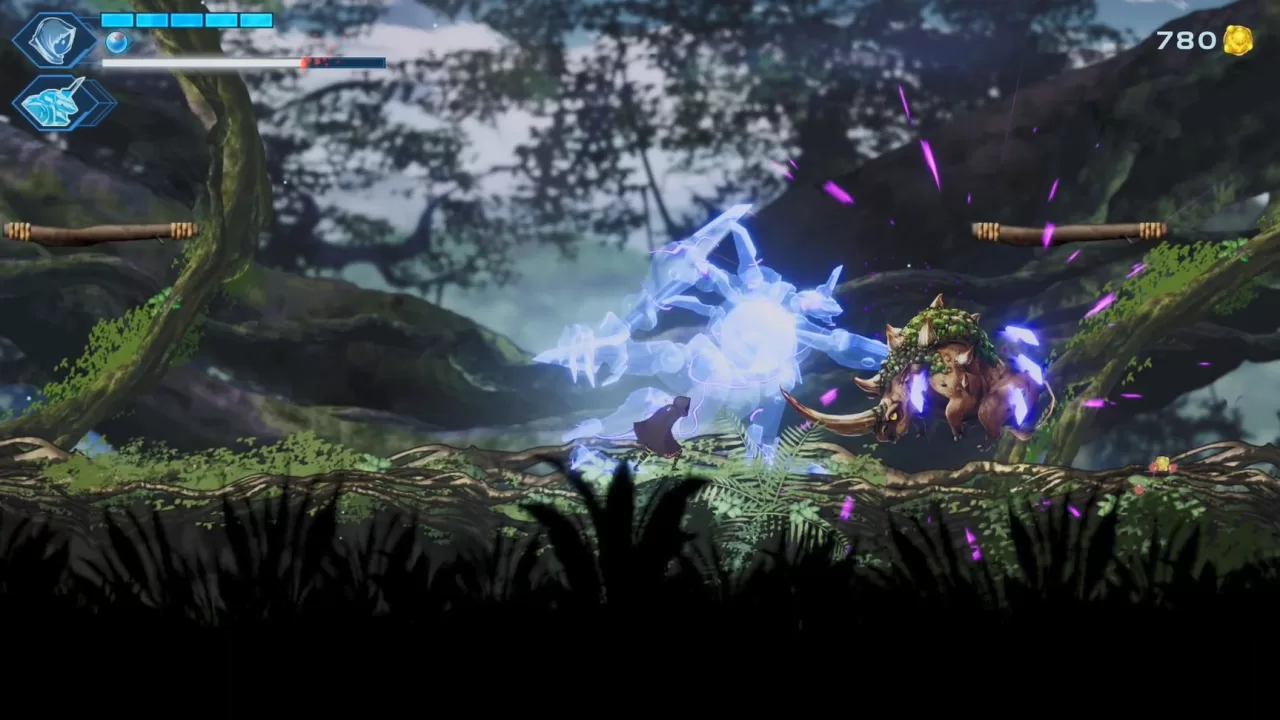Click the hooded character portrait icon
1280x720 pixels.
pyautogui.click(x=55, y=40)
